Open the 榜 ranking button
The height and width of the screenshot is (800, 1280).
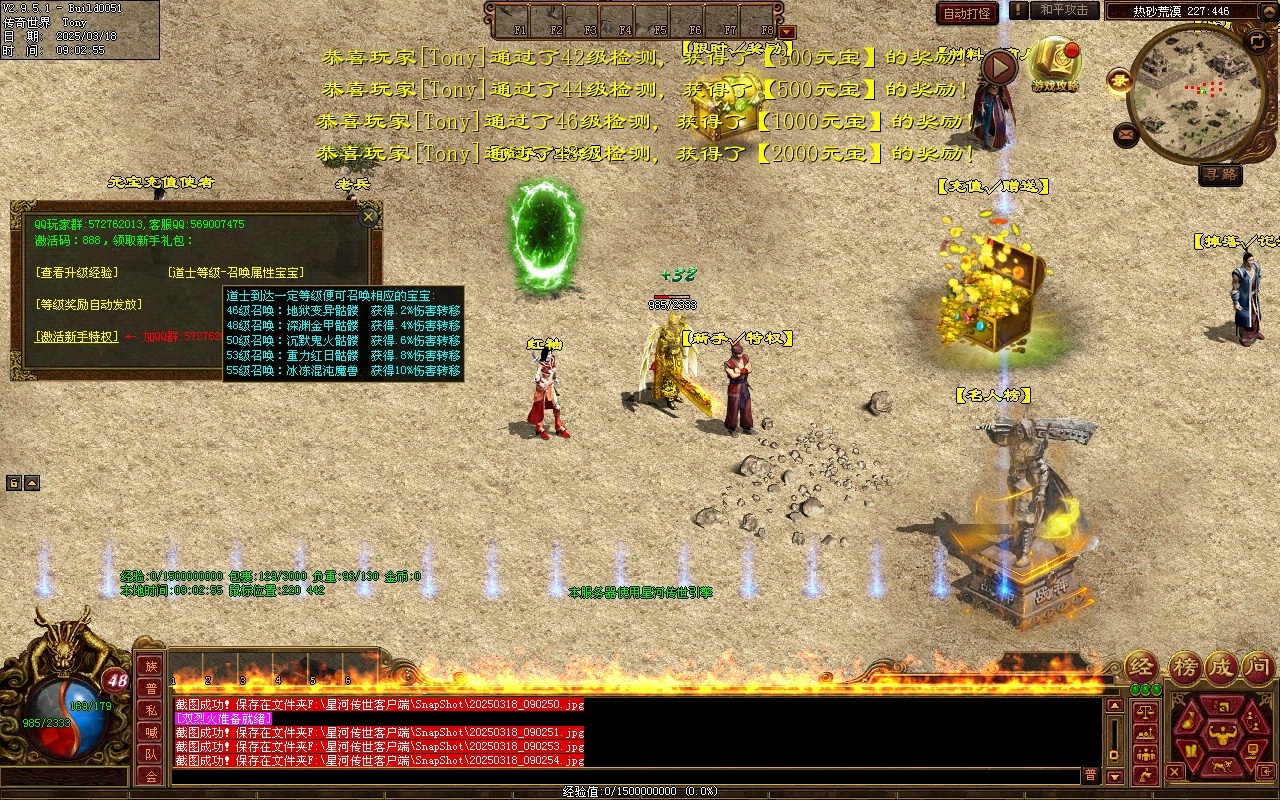coord(1184,667)
